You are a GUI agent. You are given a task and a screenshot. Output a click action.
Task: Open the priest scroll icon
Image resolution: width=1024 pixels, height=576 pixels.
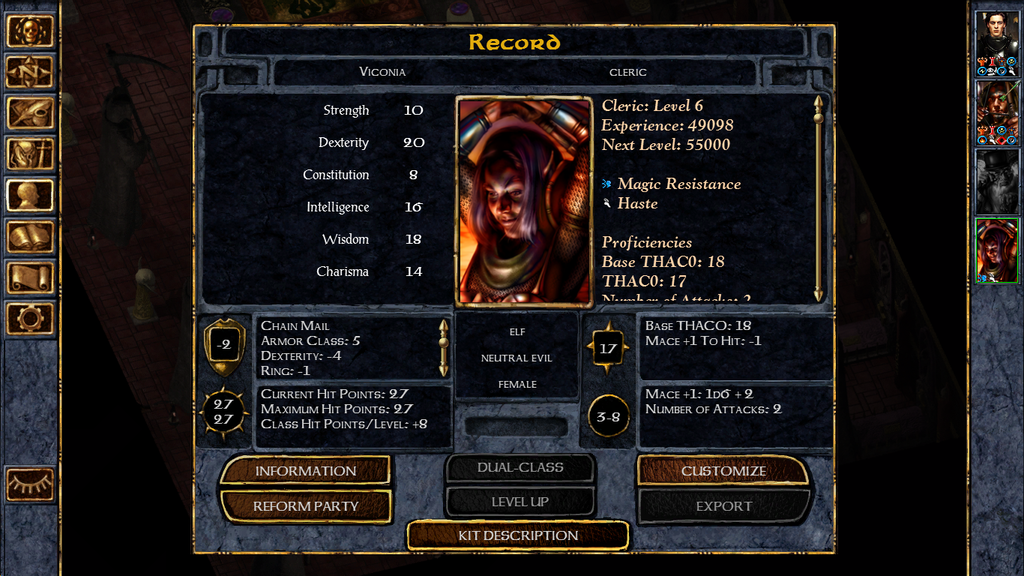click(30, 277)
